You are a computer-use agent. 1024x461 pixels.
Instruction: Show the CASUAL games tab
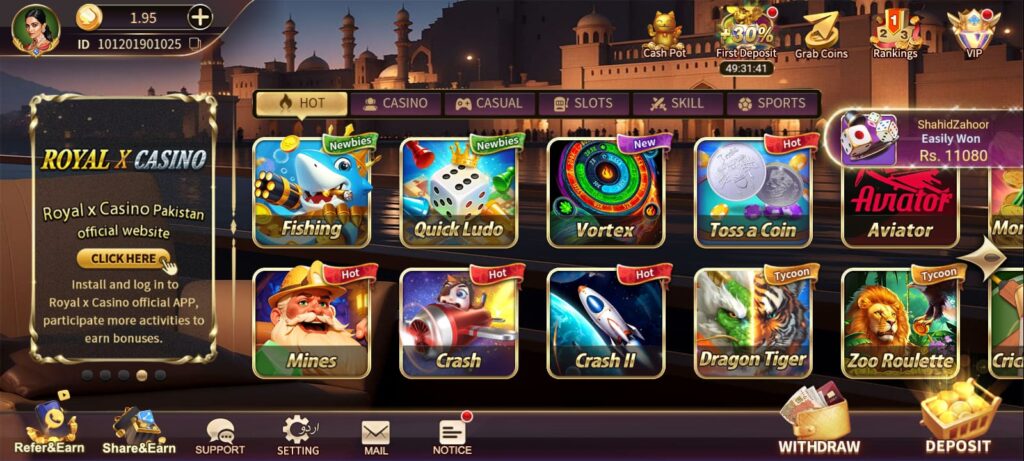489,103
